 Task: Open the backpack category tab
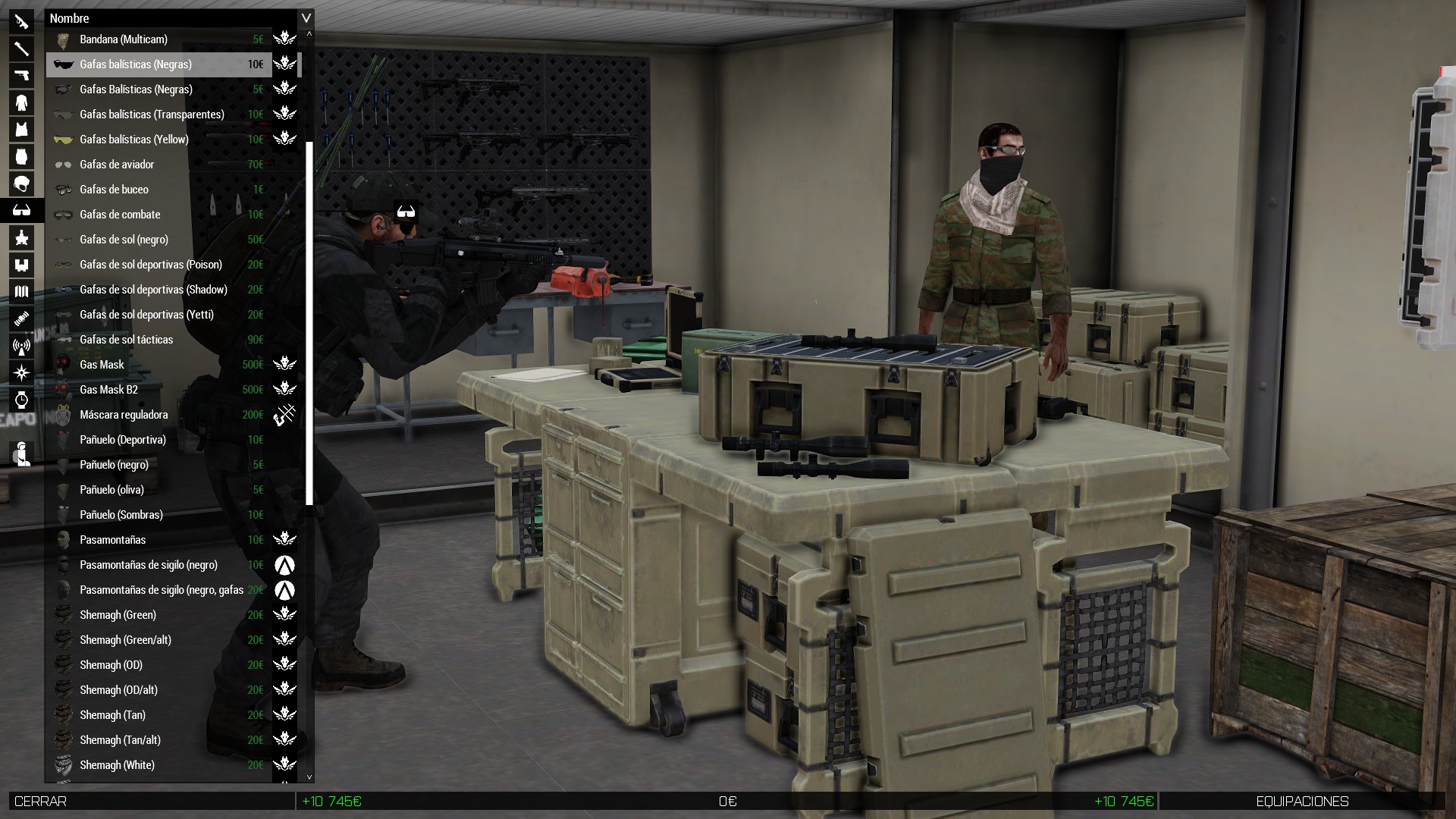[21, 157]
